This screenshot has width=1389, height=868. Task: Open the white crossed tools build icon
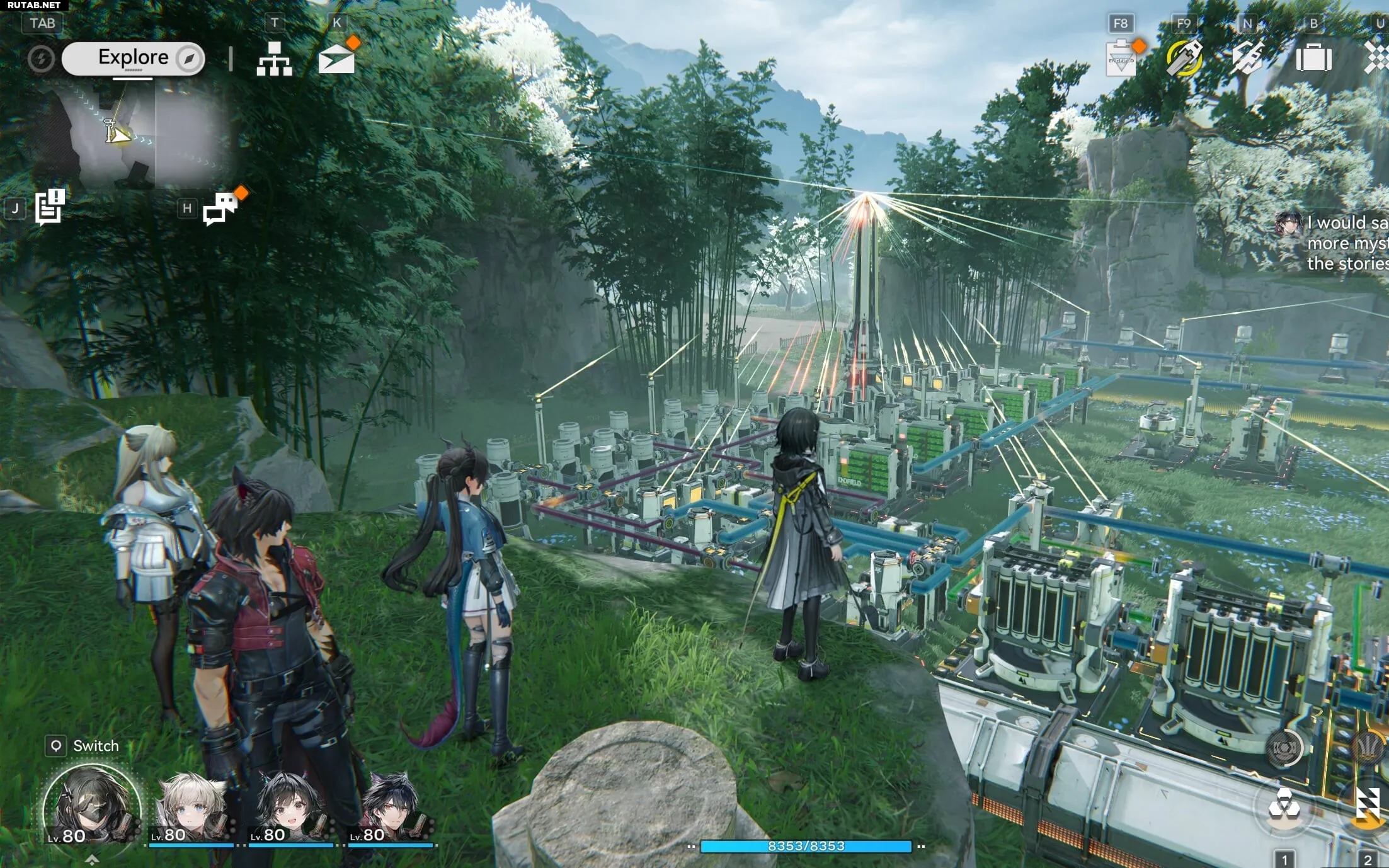[1248, 58]
